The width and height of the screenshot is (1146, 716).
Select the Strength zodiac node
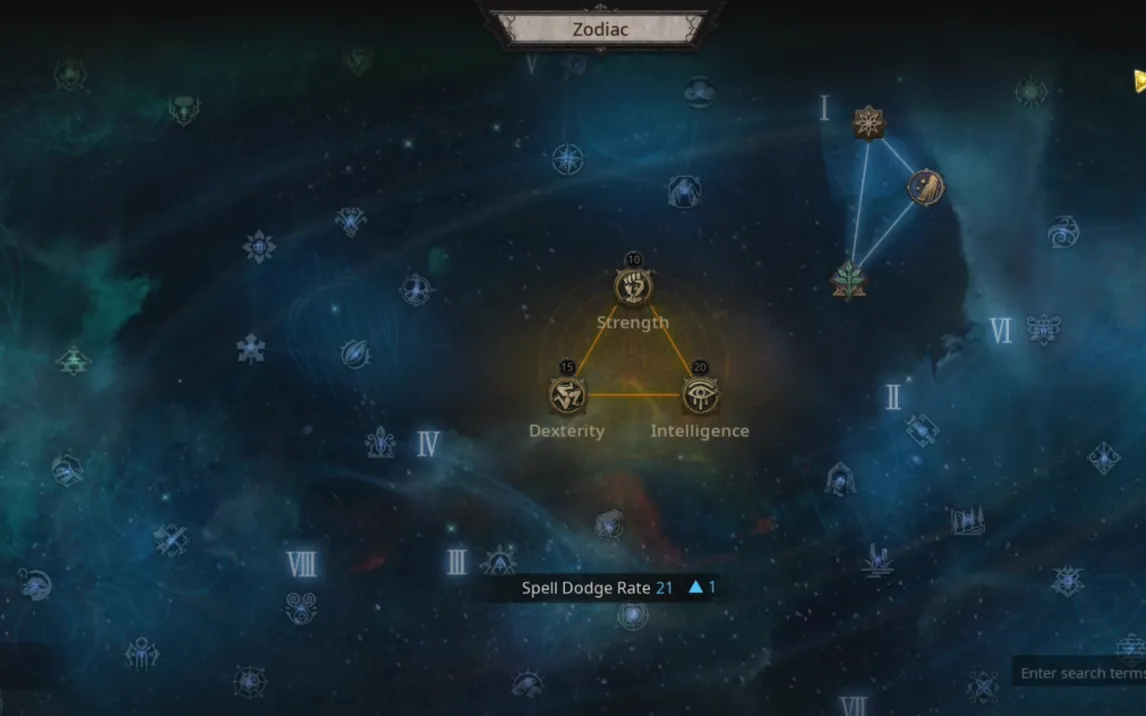pyautogui.click(x=633, y=288)
